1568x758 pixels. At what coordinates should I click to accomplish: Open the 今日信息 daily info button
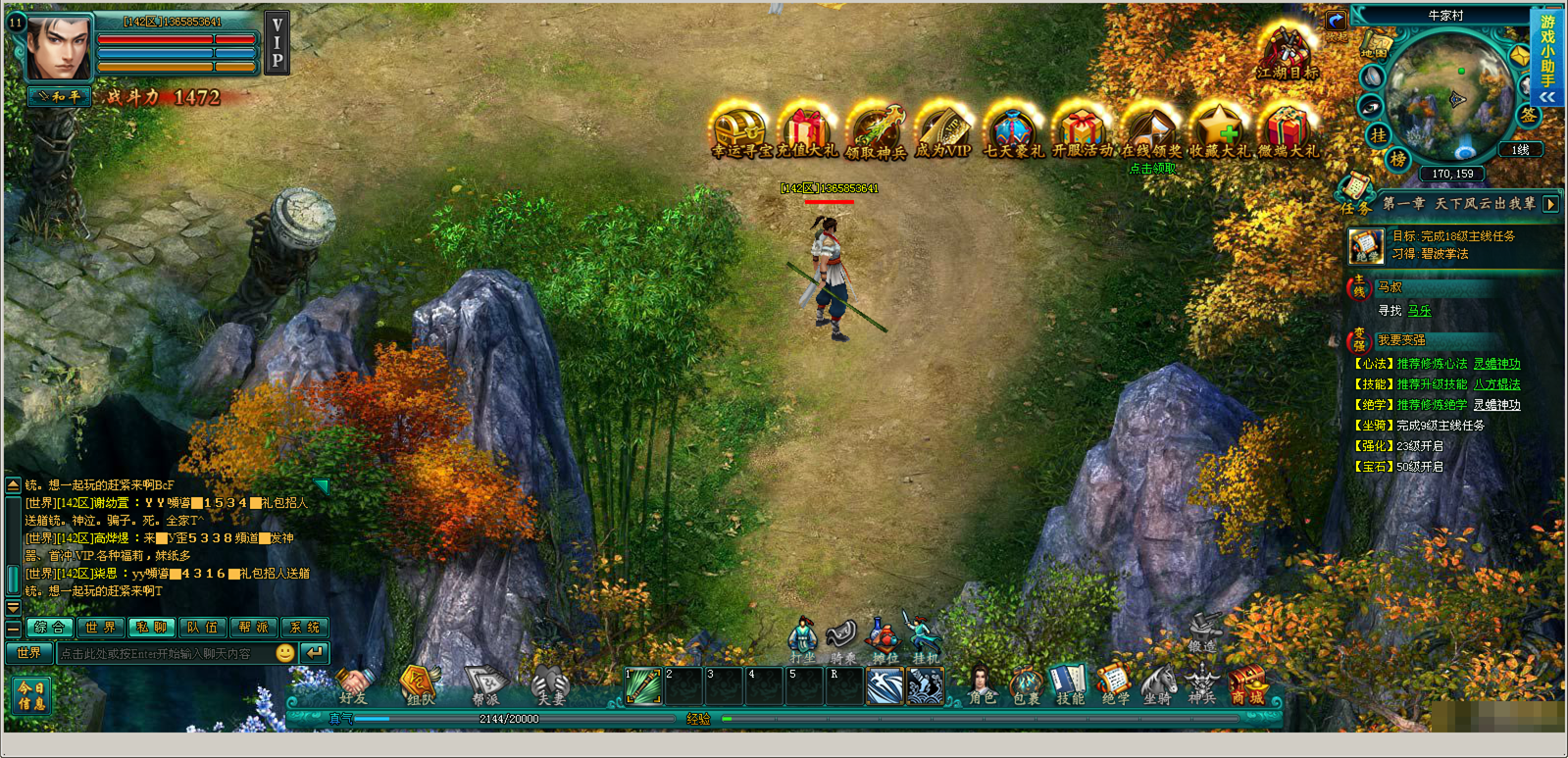click(x=31, y=695)
